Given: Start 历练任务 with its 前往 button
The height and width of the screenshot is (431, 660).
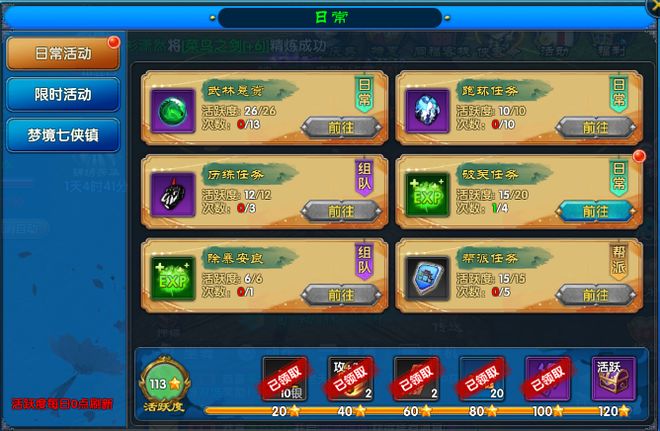Looking at the screenshot, I should click(x=340, y=211).
